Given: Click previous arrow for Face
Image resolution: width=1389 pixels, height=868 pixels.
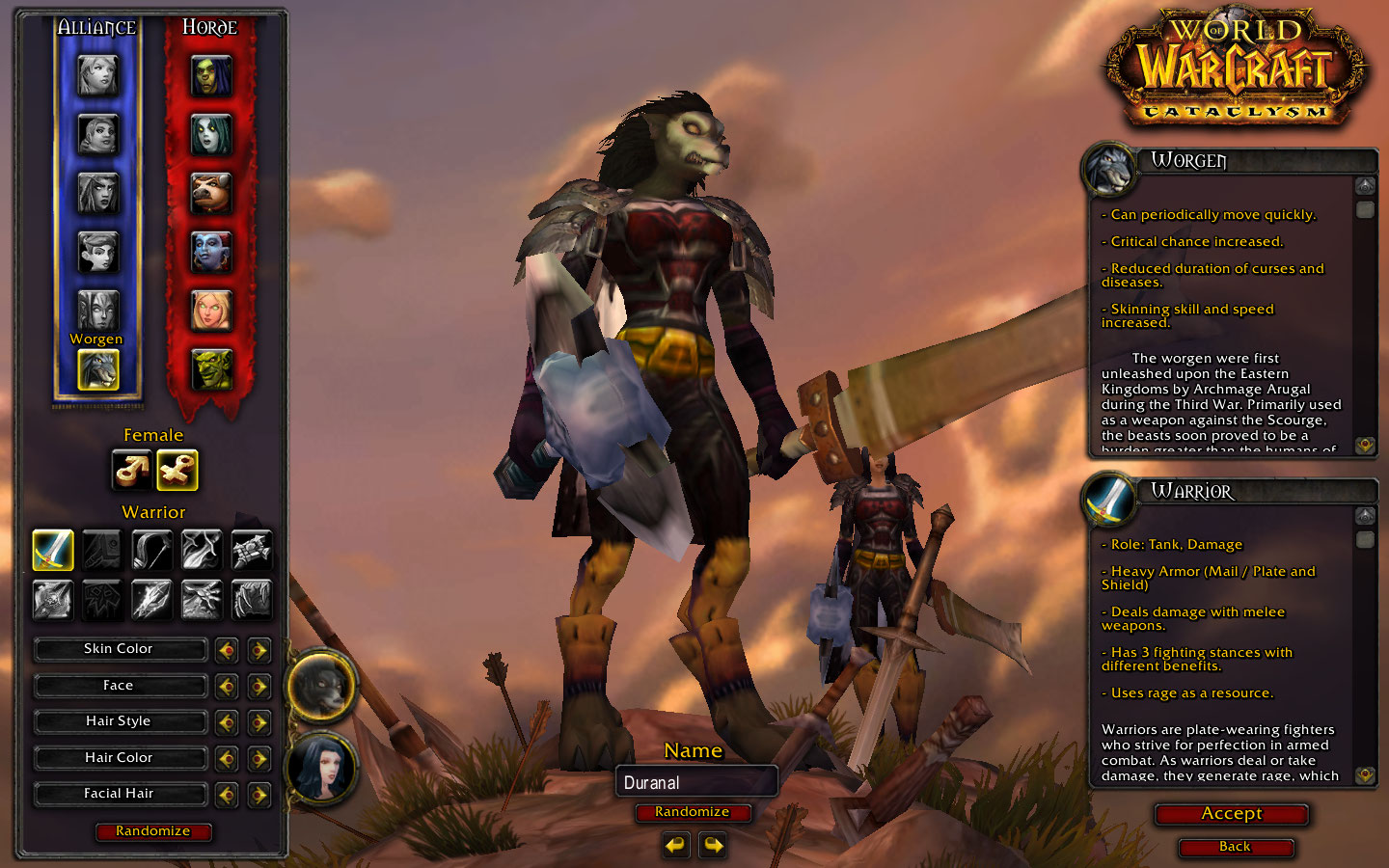Looking at the screenshot, I should tap(227, 687).
